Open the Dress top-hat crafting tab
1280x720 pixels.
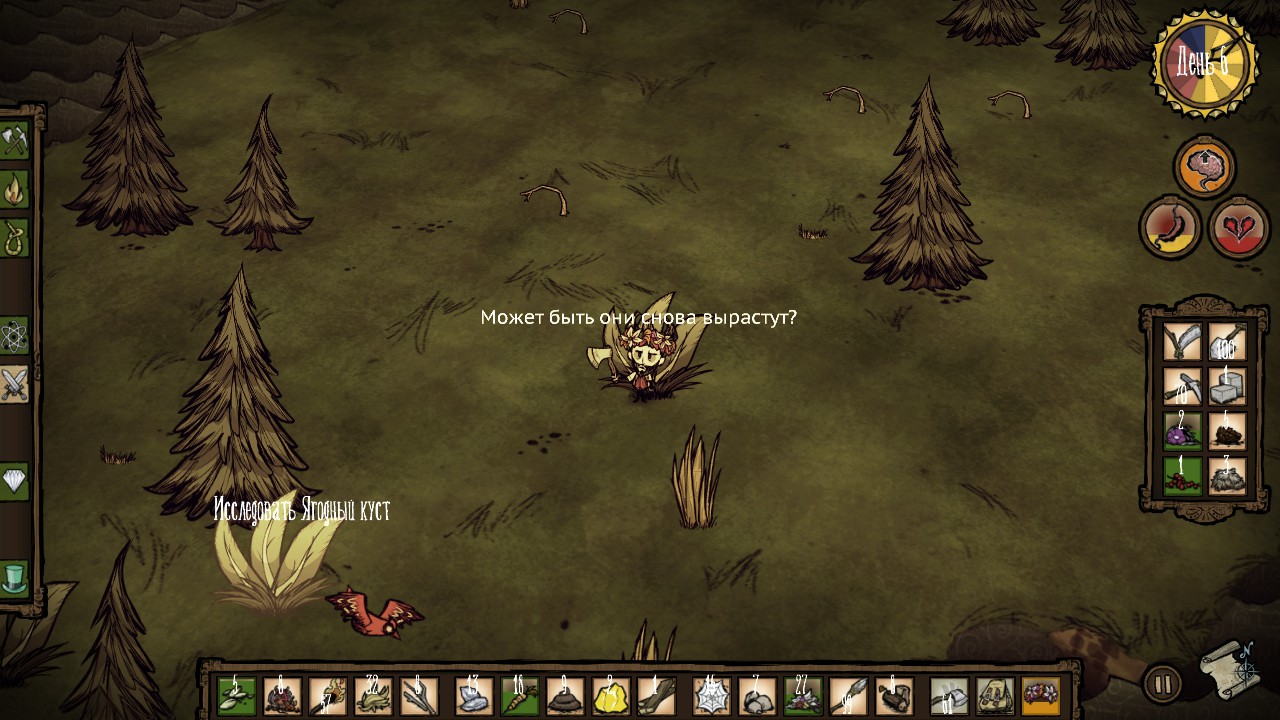coord(14,578)
